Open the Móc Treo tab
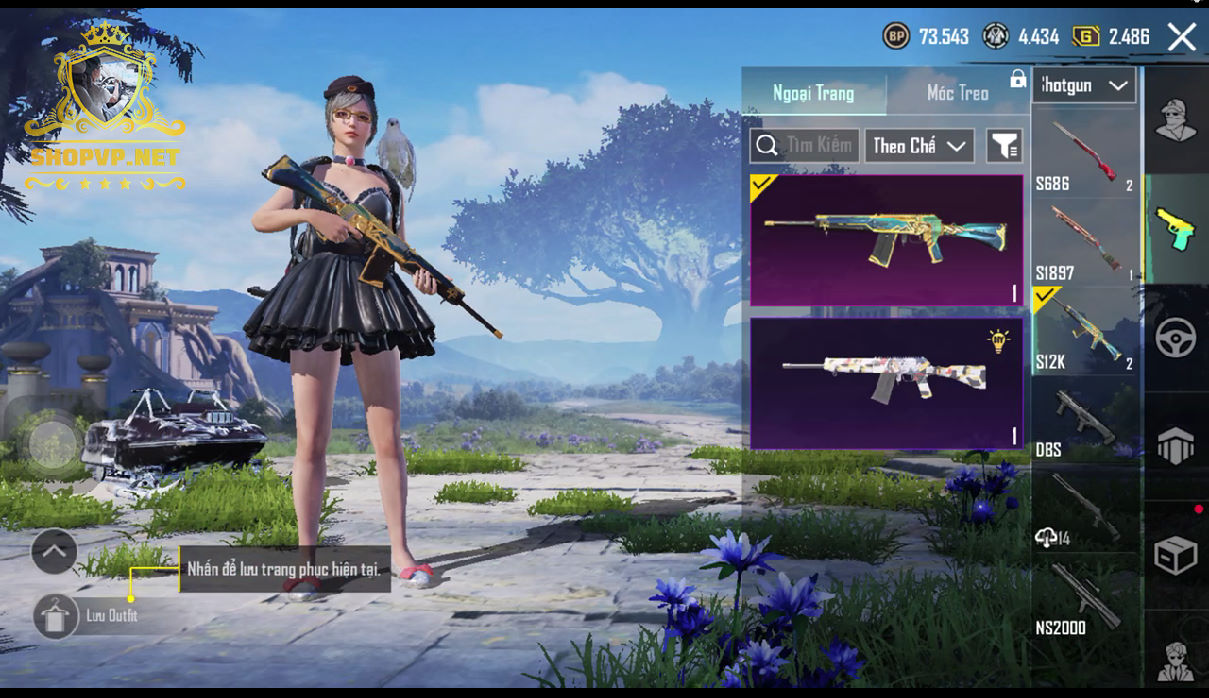This screenshot has height=698, width=1209. (x=957, y=93)
